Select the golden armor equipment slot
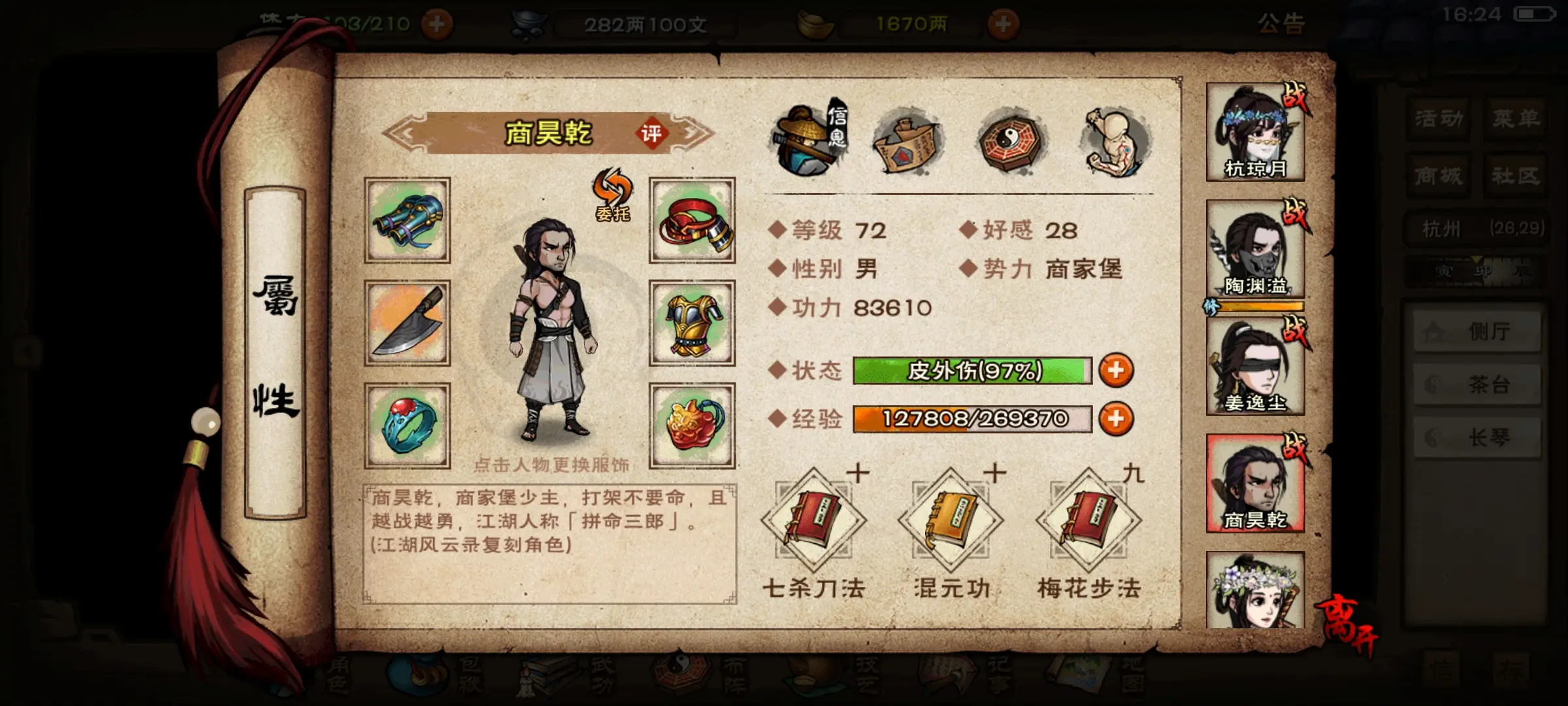The height and width of the screenshot is (706, 1568). pyautogui.click(x=692, y=323)
